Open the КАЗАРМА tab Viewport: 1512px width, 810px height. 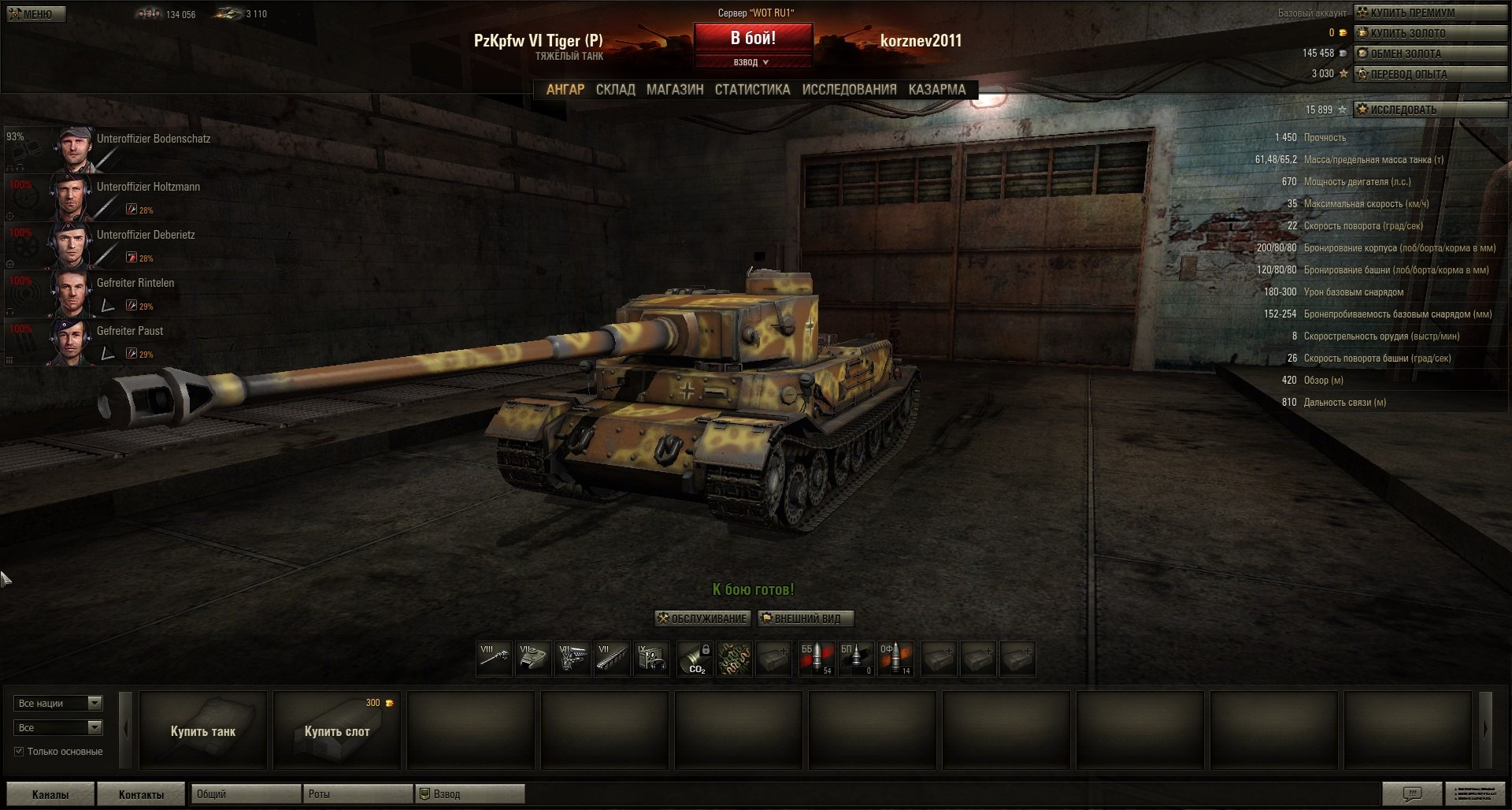pos(936,90)
